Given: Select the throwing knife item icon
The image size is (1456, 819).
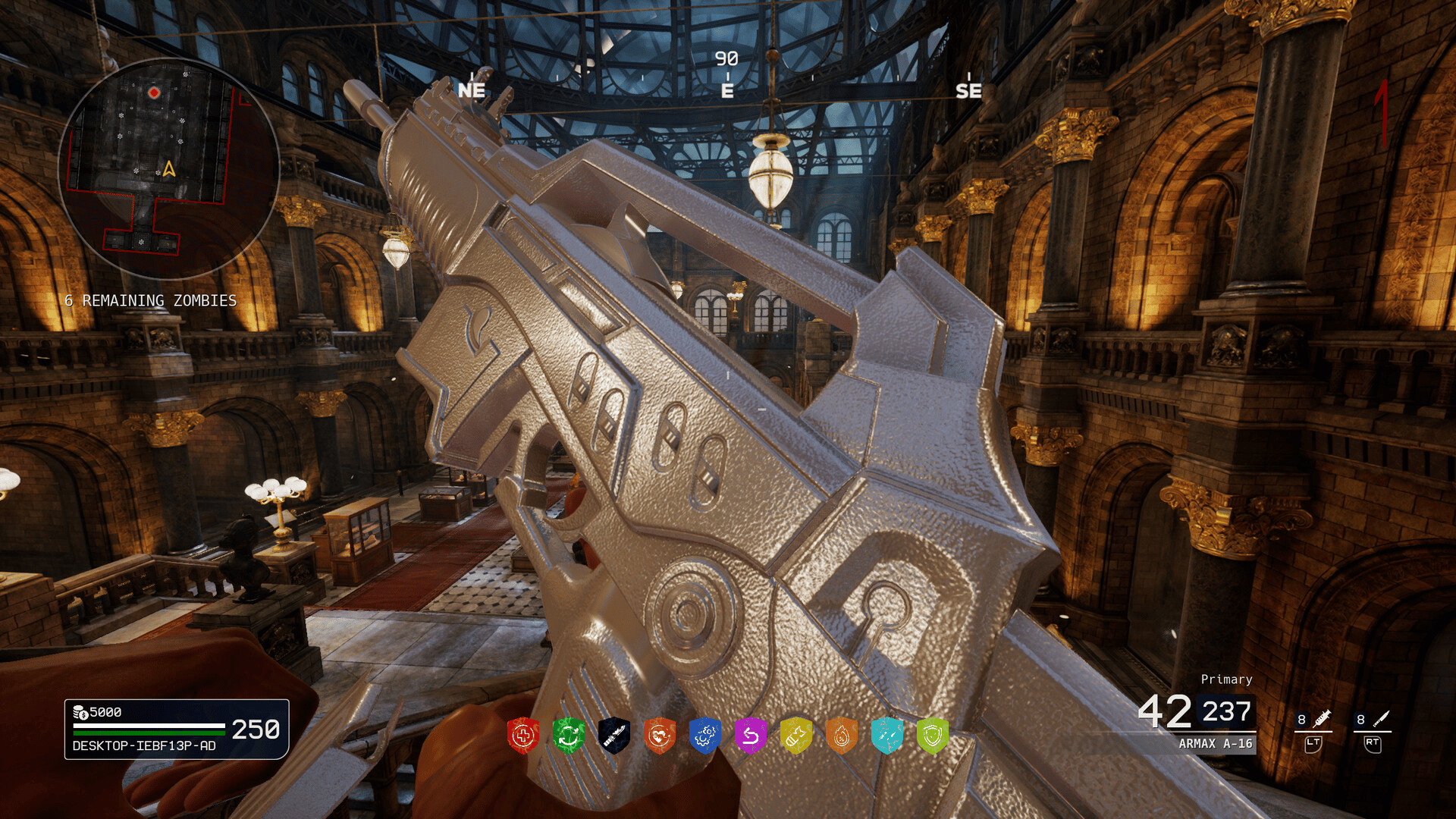Looking at the screenshot, I should [x=1381, y=718].
